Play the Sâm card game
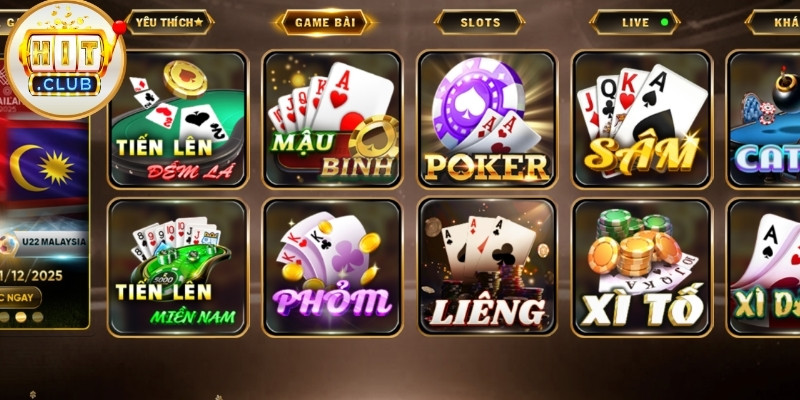800x400 pixels. point(642,119)
